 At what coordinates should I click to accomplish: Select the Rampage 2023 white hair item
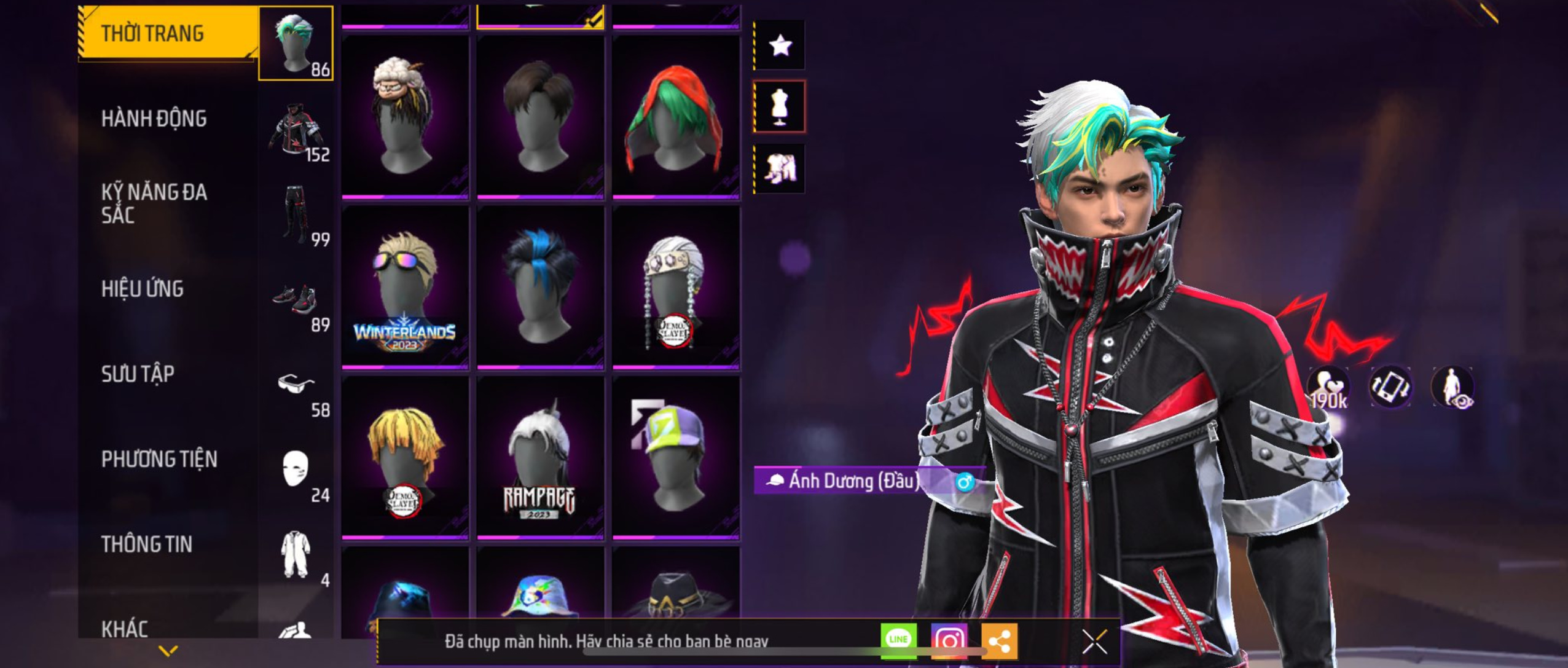tap(540, 458)
